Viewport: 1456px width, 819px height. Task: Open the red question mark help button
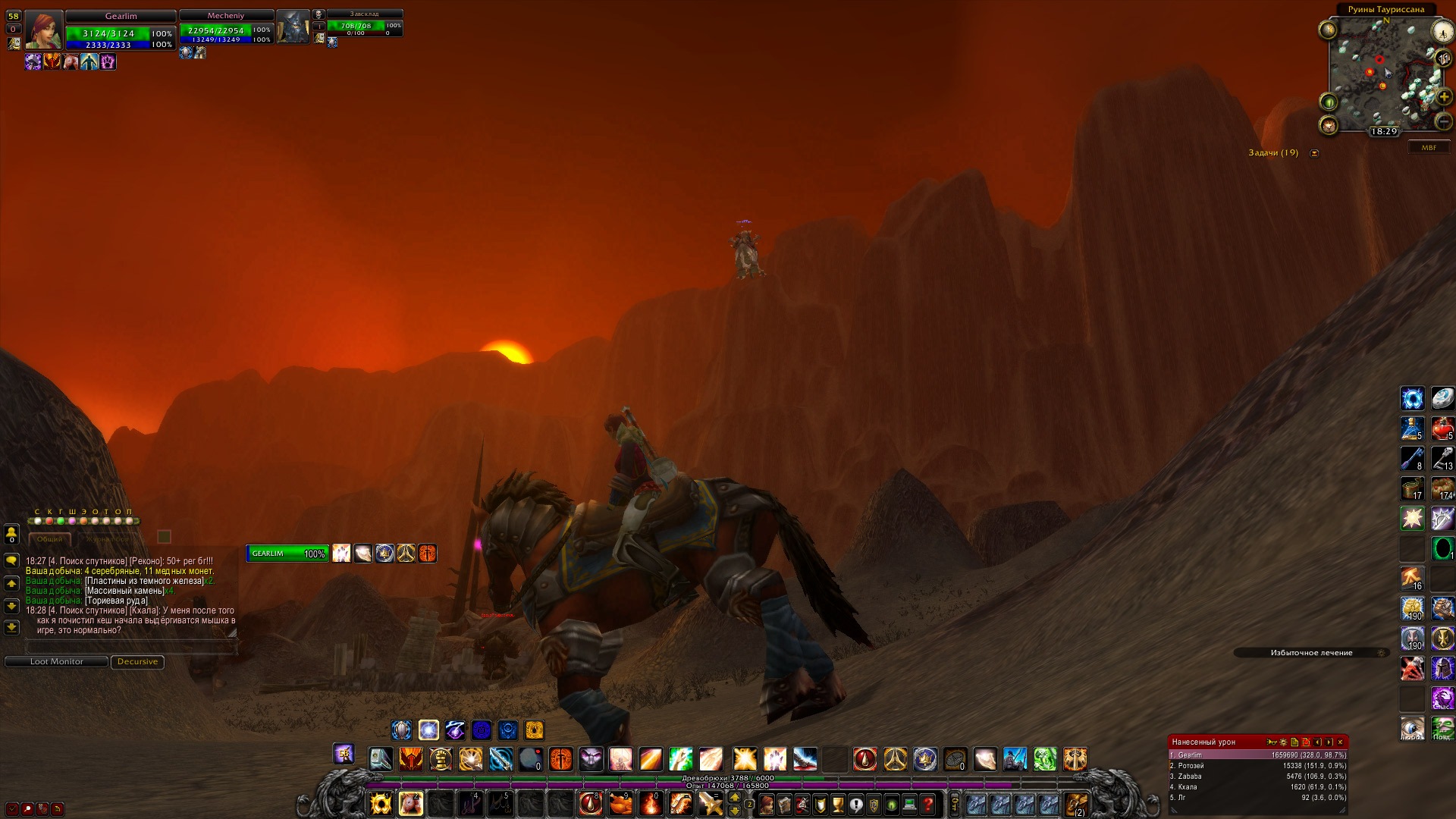(927, 805)
